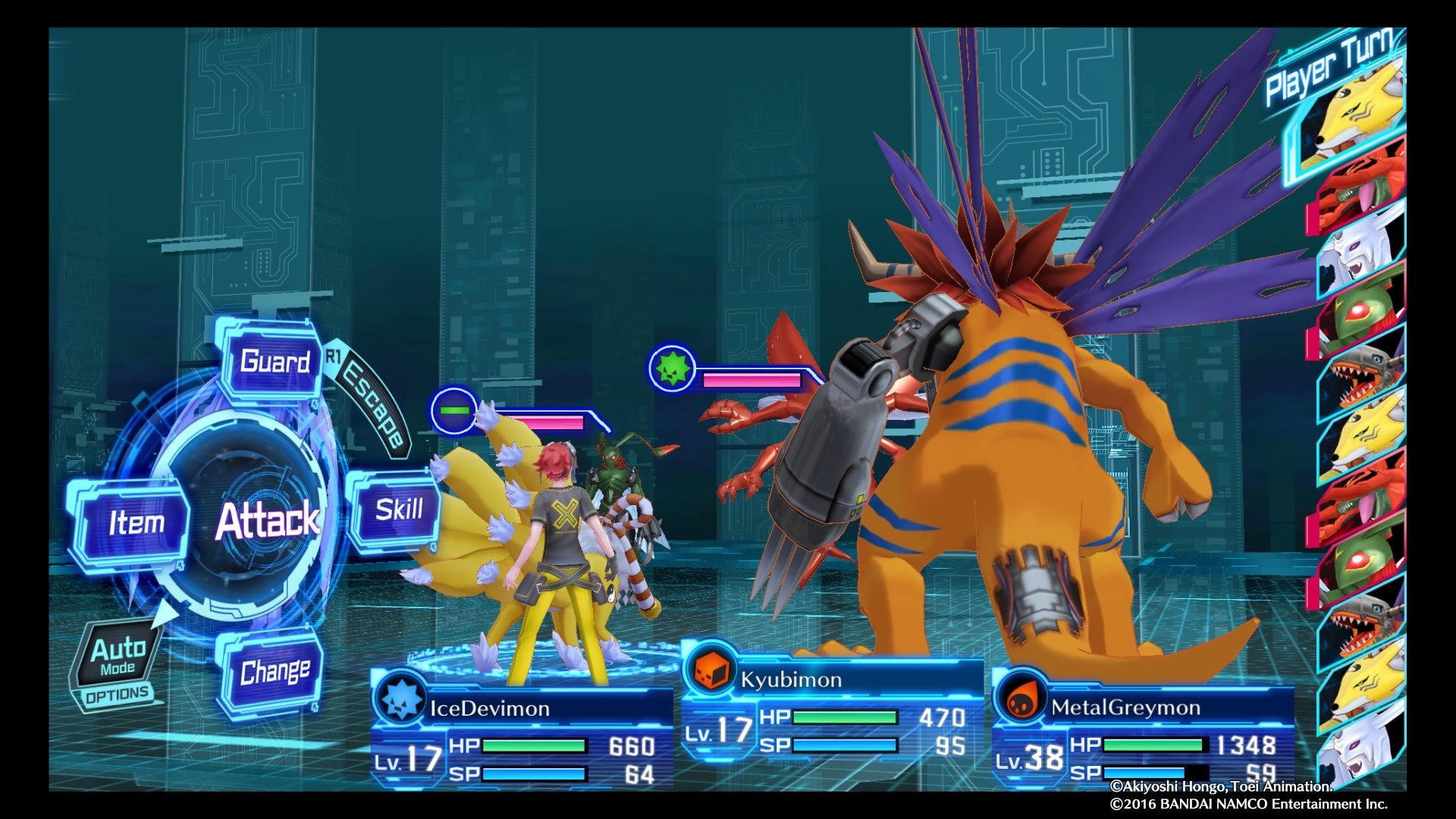Select MetalGreymon's fire attribute icon
The height and width of the screenshot is (819, 1456).
click(1025, 705)
